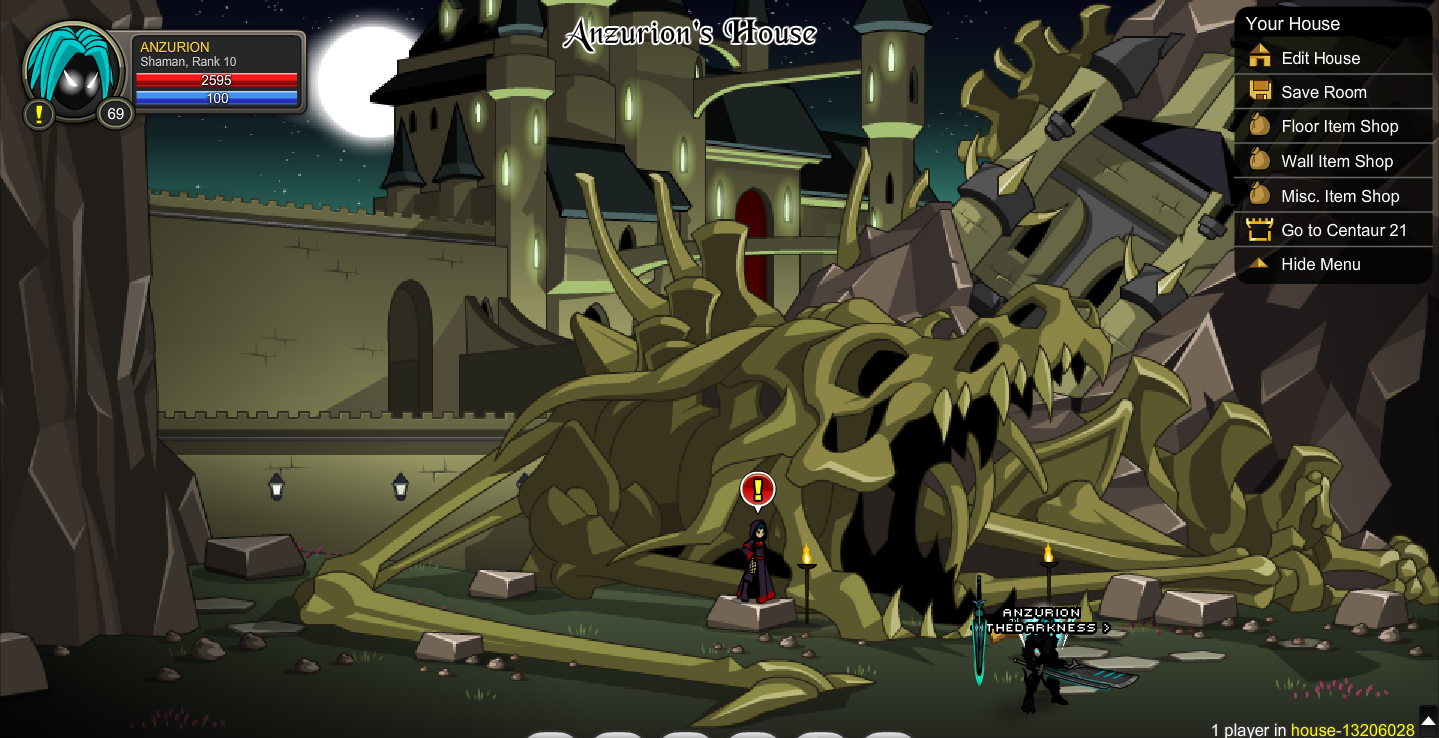
Task: Click the red health bar showing 2595
Action: [216, 81]
